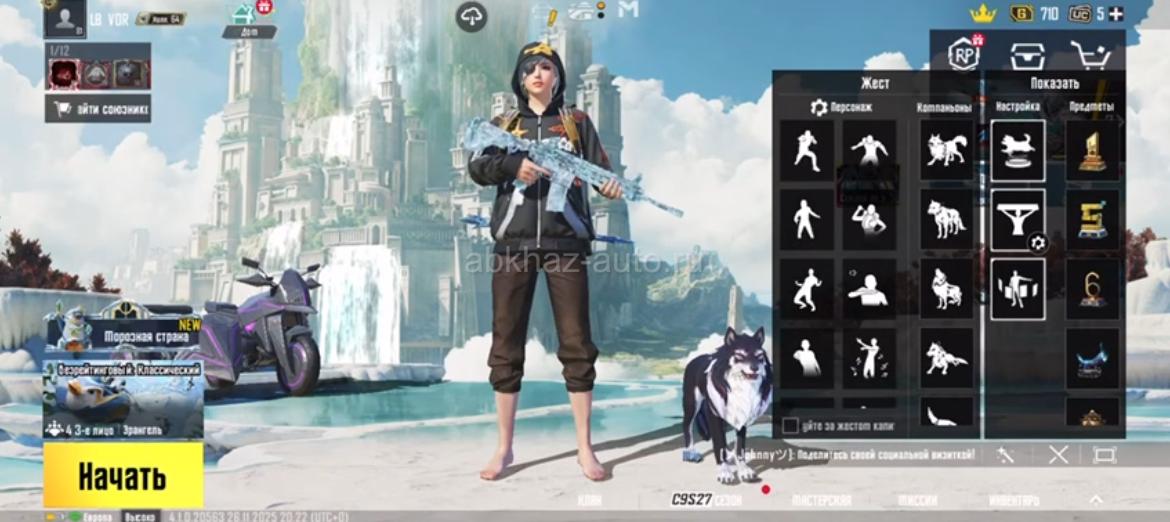Switch to the Мастерская tab
Viewport: 1170px width, 522px height.
pos(821,500)
